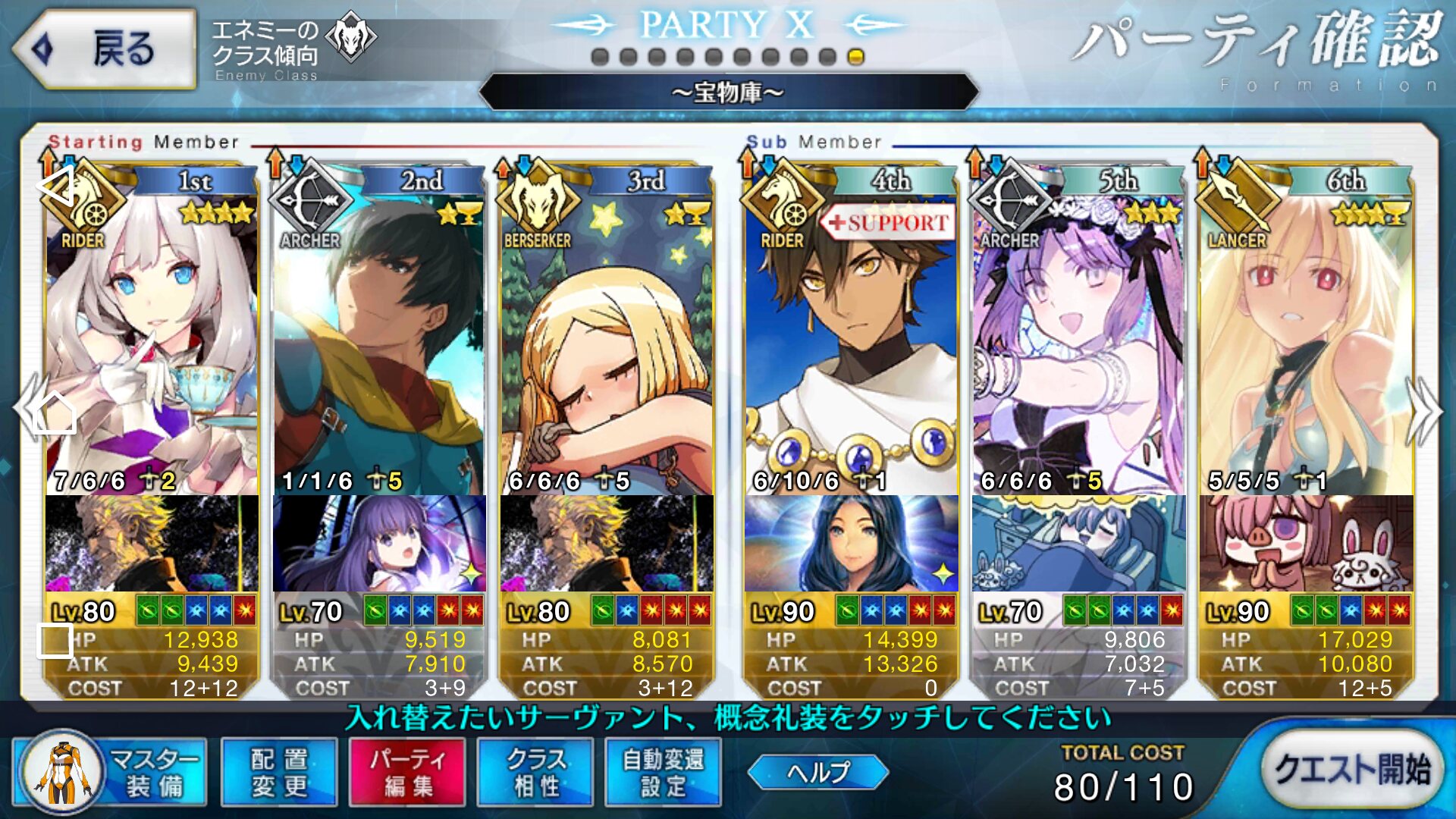Open Master Equipment (マスター装備)

pos(111,772)
